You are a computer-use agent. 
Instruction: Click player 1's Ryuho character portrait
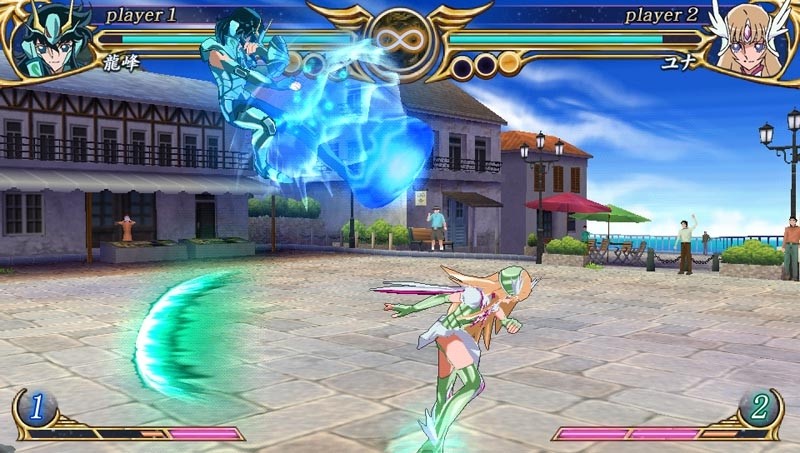[x=45, y=42]
